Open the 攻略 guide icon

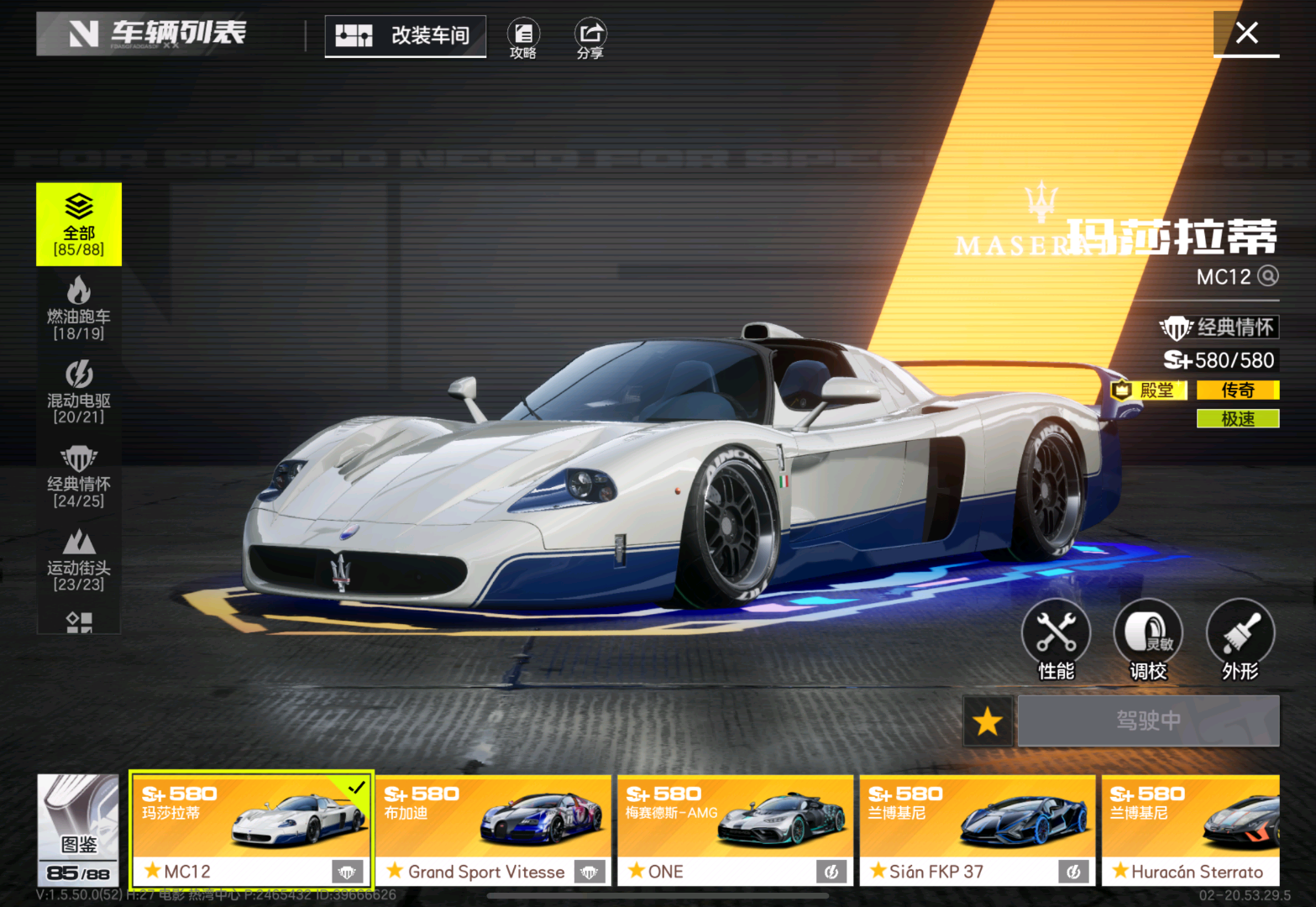pos(523,39)
